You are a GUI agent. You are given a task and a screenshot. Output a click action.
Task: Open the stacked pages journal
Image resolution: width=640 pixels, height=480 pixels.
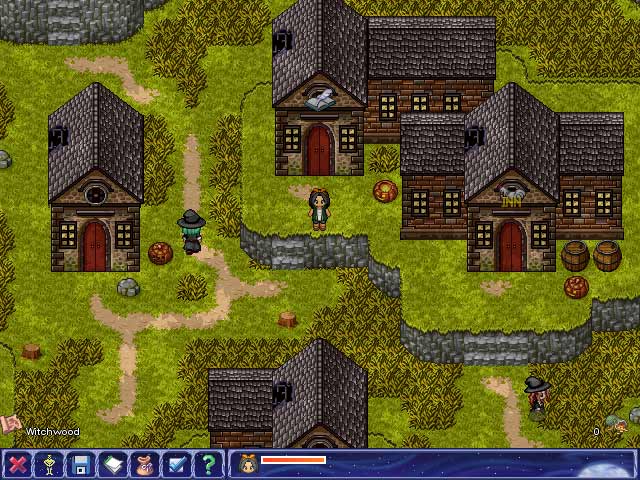113,464
